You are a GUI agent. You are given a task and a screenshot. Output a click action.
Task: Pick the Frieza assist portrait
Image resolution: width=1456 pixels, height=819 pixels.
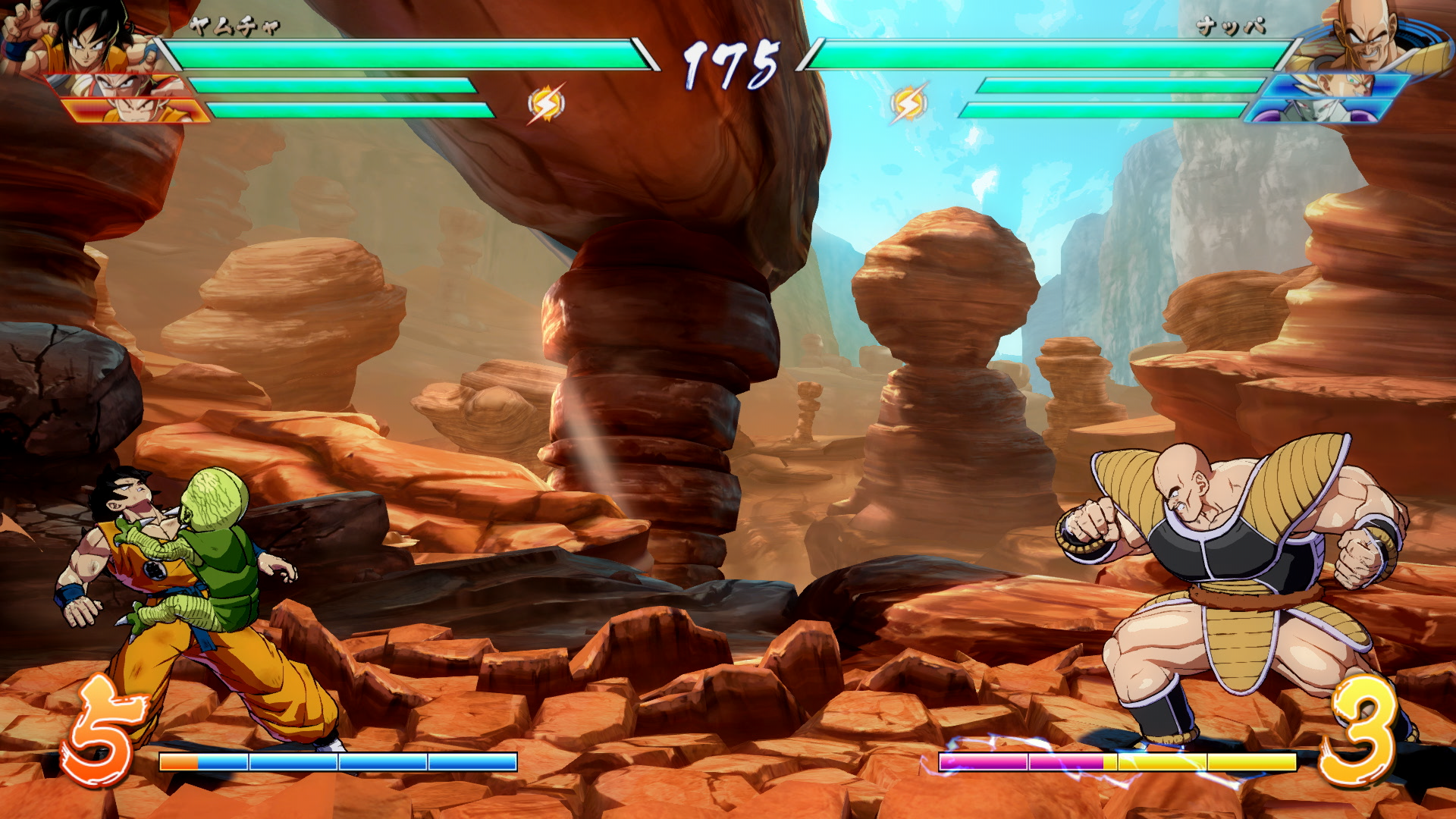pyautogui.click(x=1319, y=111)
